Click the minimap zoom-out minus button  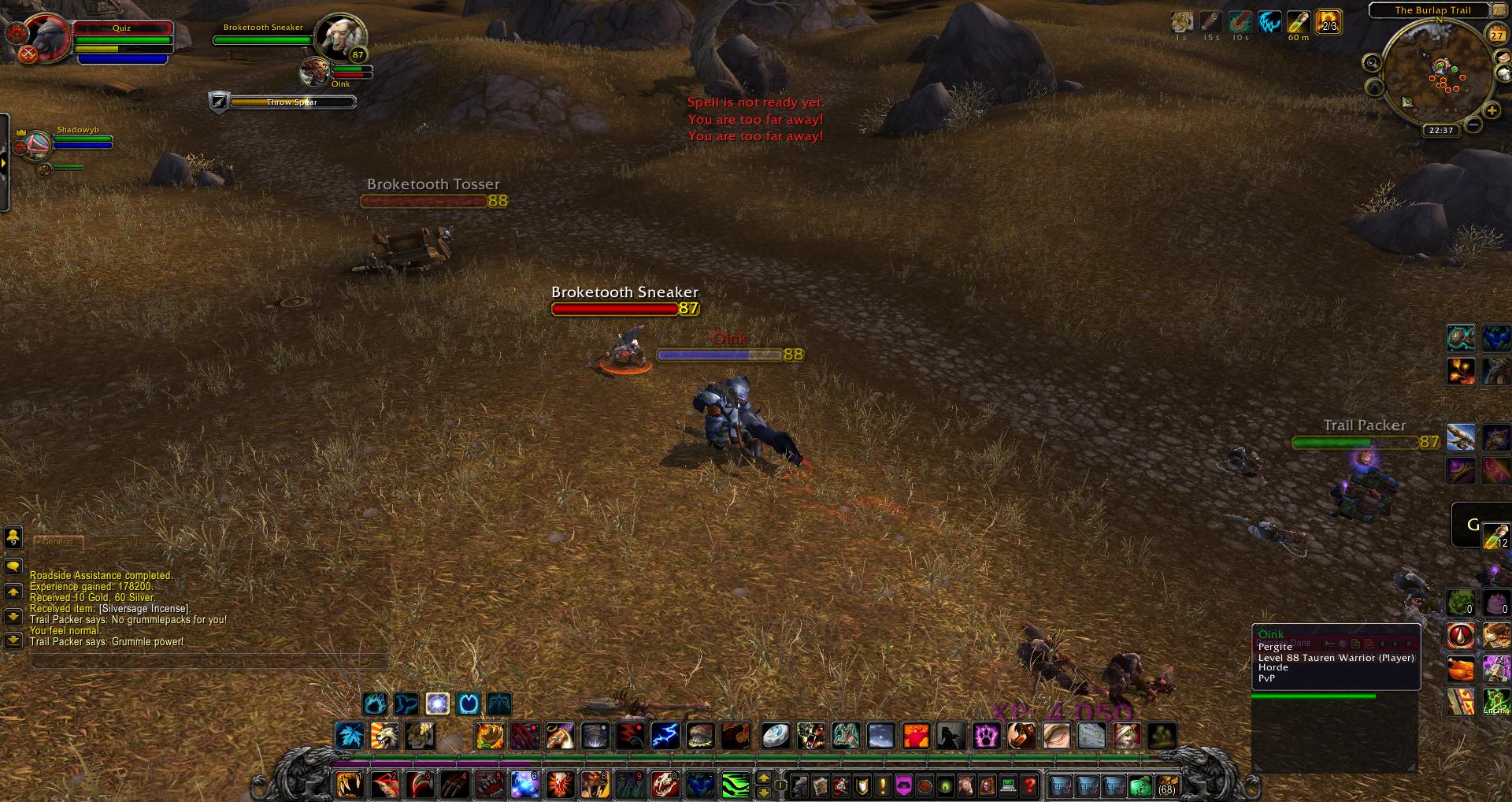coord(1473,124)
